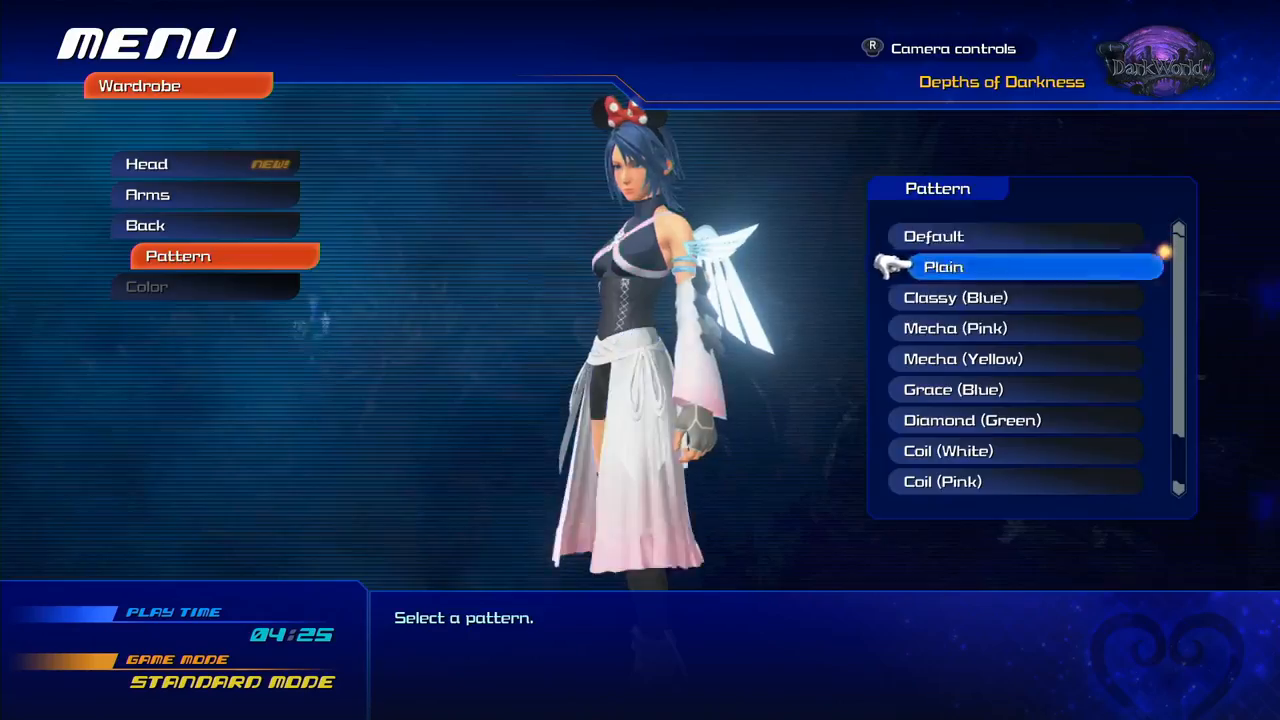
Task: Pick the Coil (White) pattern
Action: pyautogui.click(x=1015, y=451)
